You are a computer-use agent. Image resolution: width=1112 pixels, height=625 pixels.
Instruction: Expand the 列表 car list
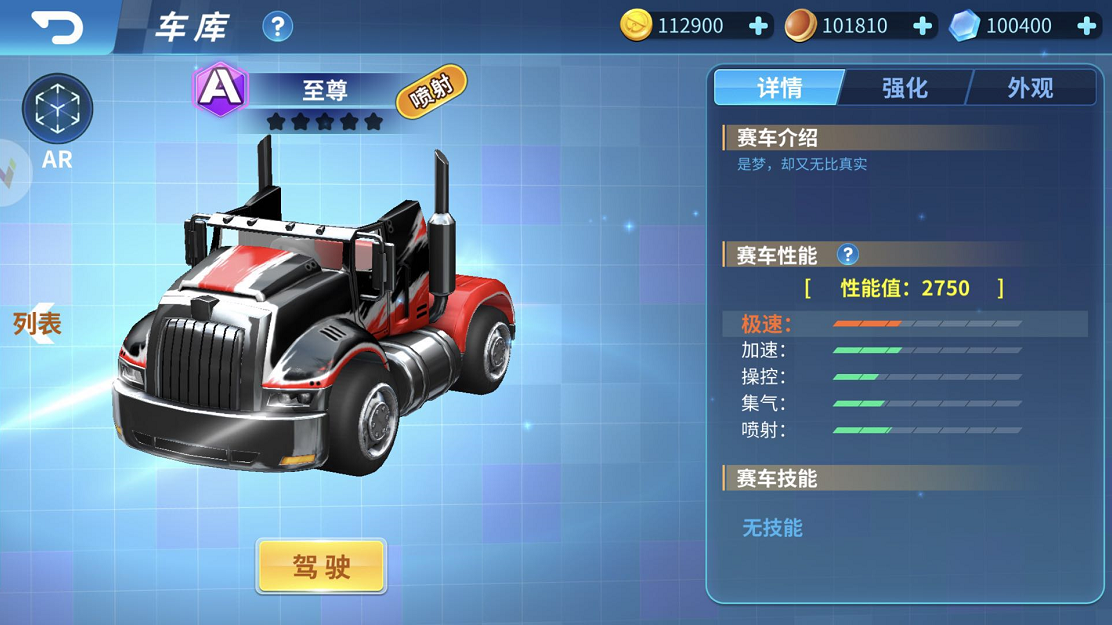click(x=37, y=323)
